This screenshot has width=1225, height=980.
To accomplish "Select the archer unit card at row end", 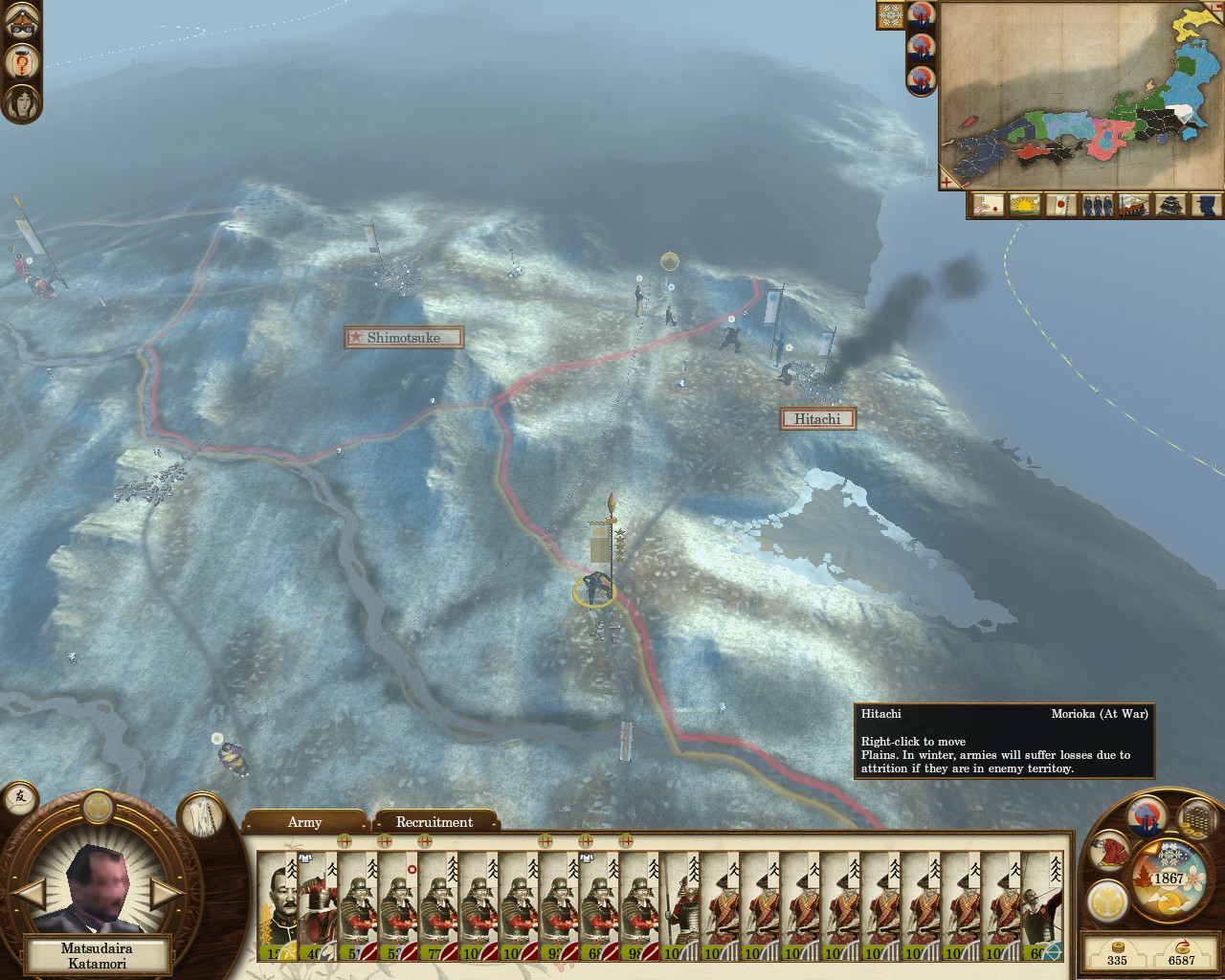I will click(x=1042, y=903).
